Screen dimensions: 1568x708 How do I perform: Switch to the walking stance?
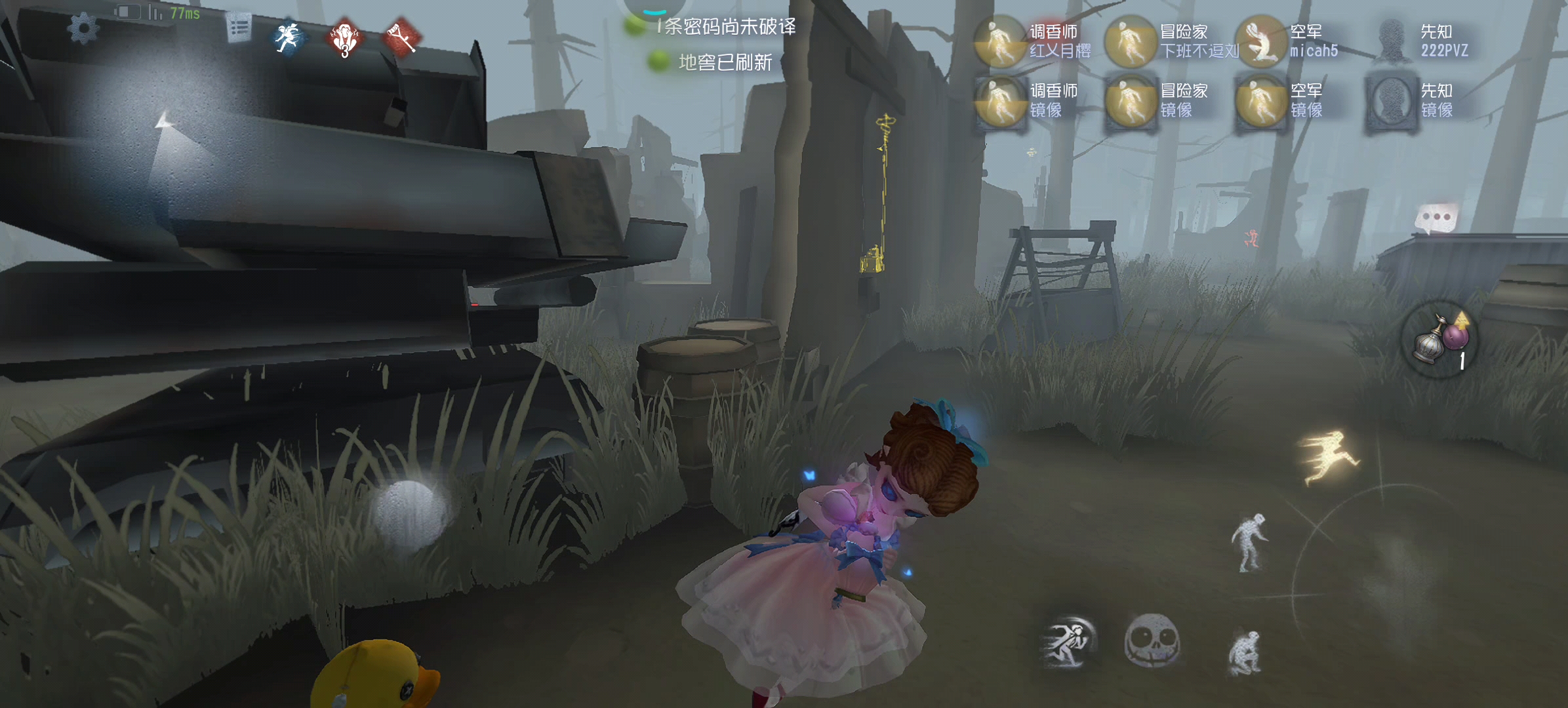(1250, 542)
